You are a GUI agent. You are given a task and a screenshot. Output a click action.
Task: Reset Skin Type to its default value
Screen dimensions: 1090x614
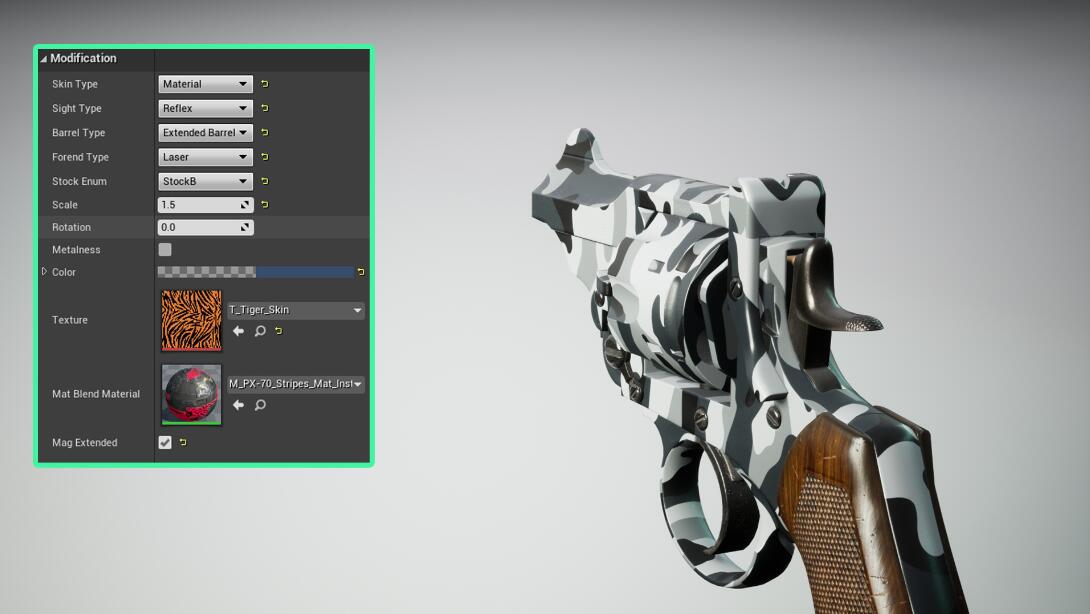[264, 84]
